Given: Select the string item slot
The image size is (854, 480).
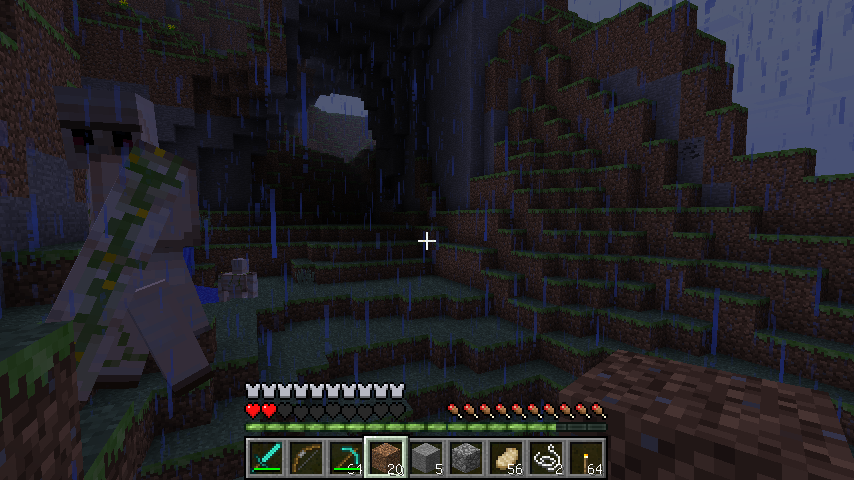Looking at the screenshot, I should pyautogui.click(x=546, y=457).
